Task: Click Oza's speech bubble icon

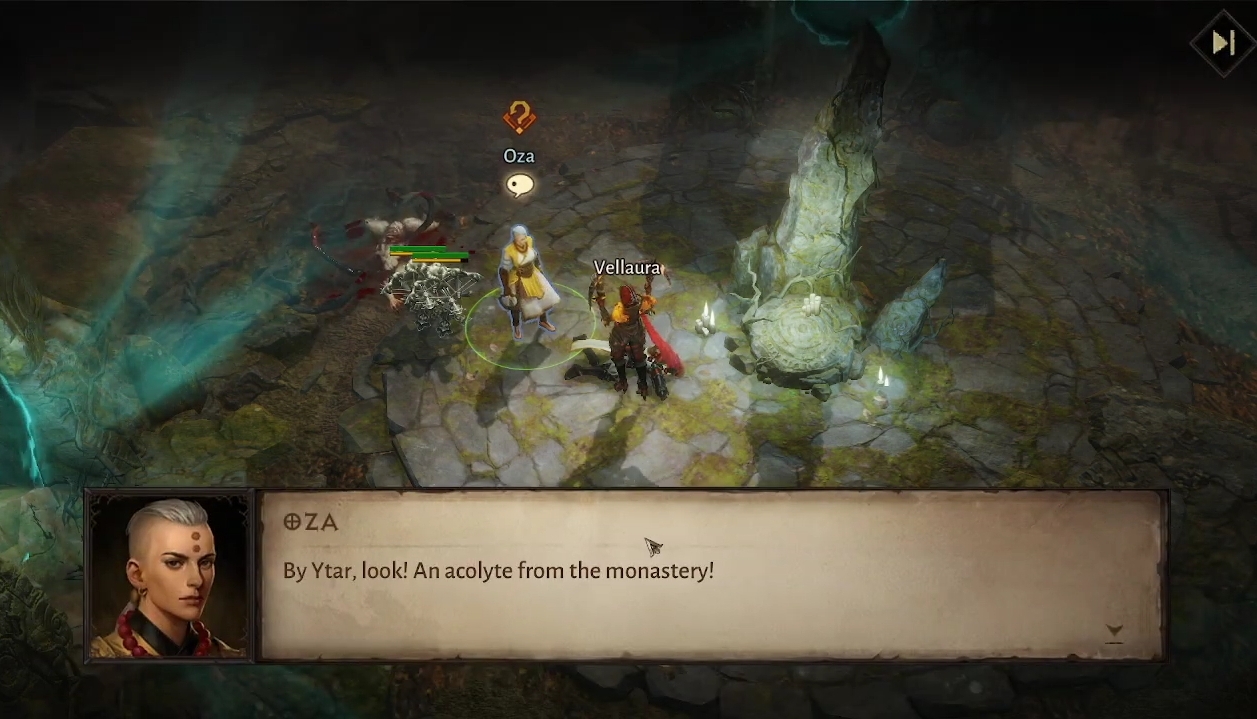Action: click(519, 185)
